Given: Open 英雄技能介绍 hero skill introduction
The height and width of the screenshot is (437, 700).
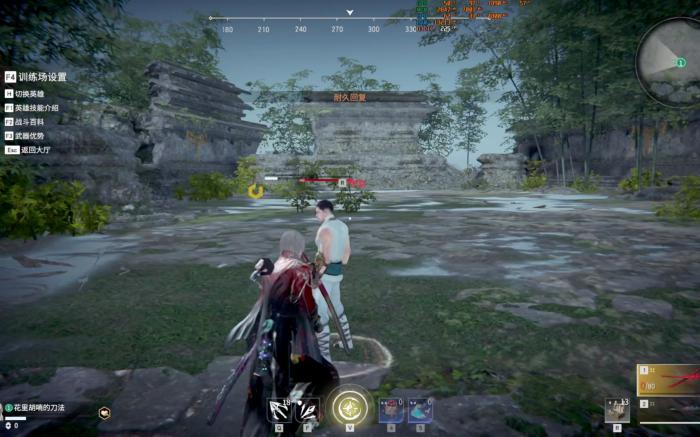Looking at the screenshot, I should (x=36, y=108).
